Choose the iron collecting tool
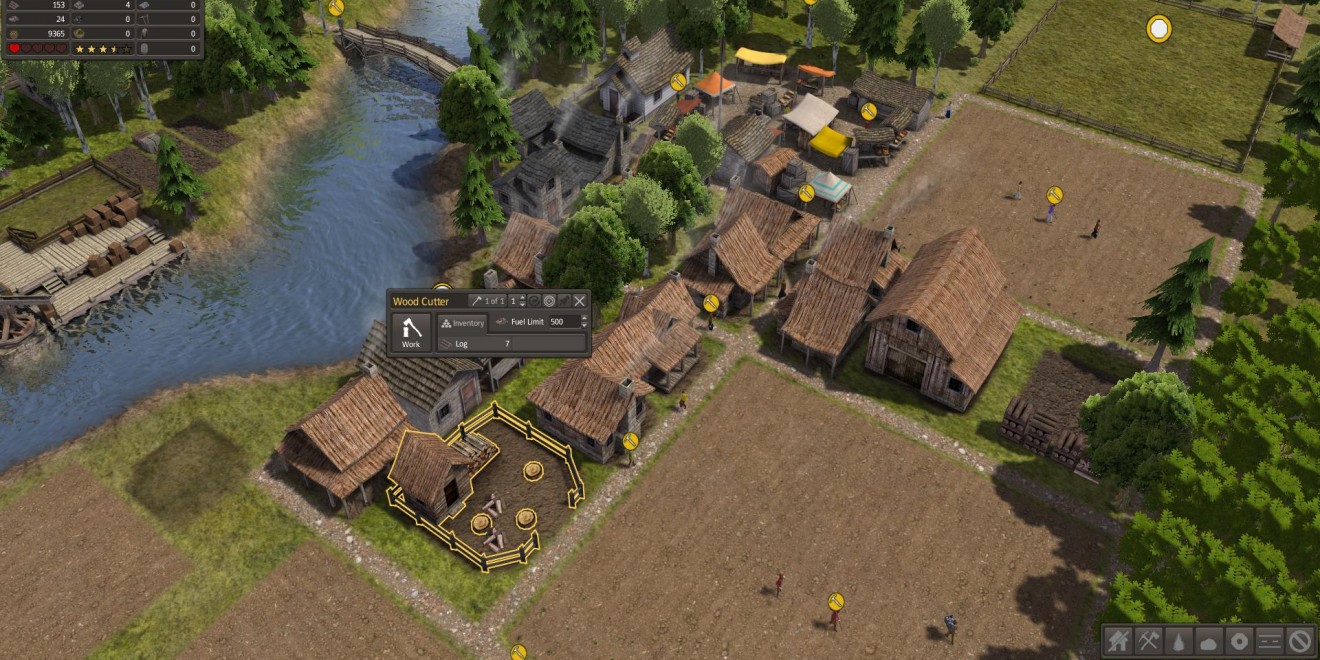Image resolution: width=1320 pixels, height=660 pixels. (x=1239, y=640)
